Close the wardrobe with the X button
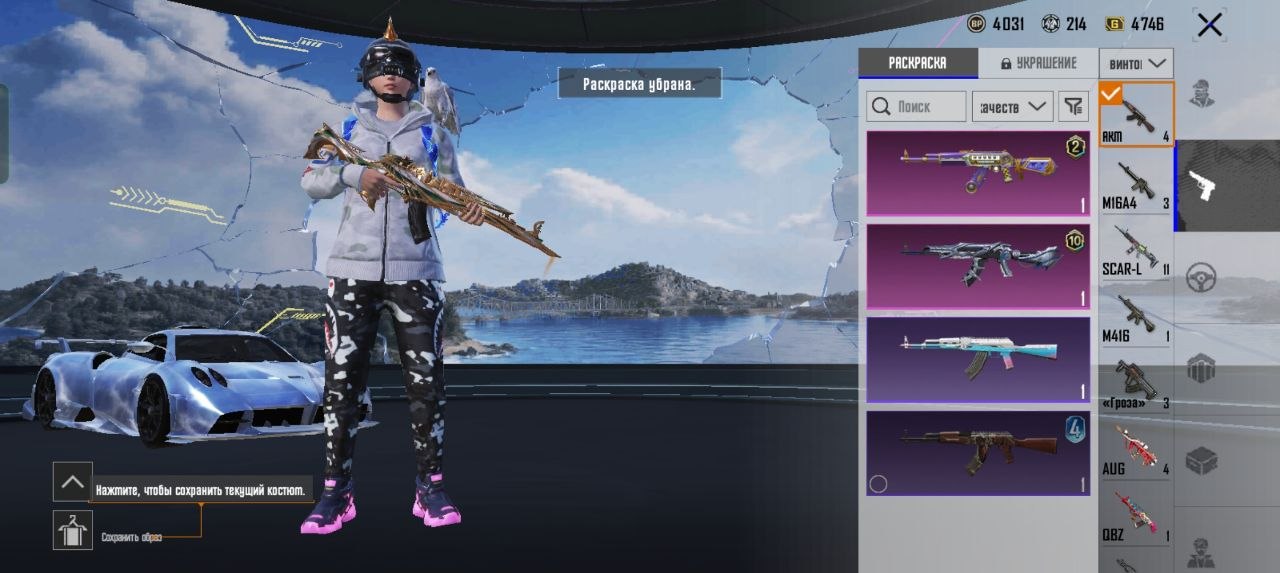This screenshot has width=1280, height=573. click(x=1210, y=25)
